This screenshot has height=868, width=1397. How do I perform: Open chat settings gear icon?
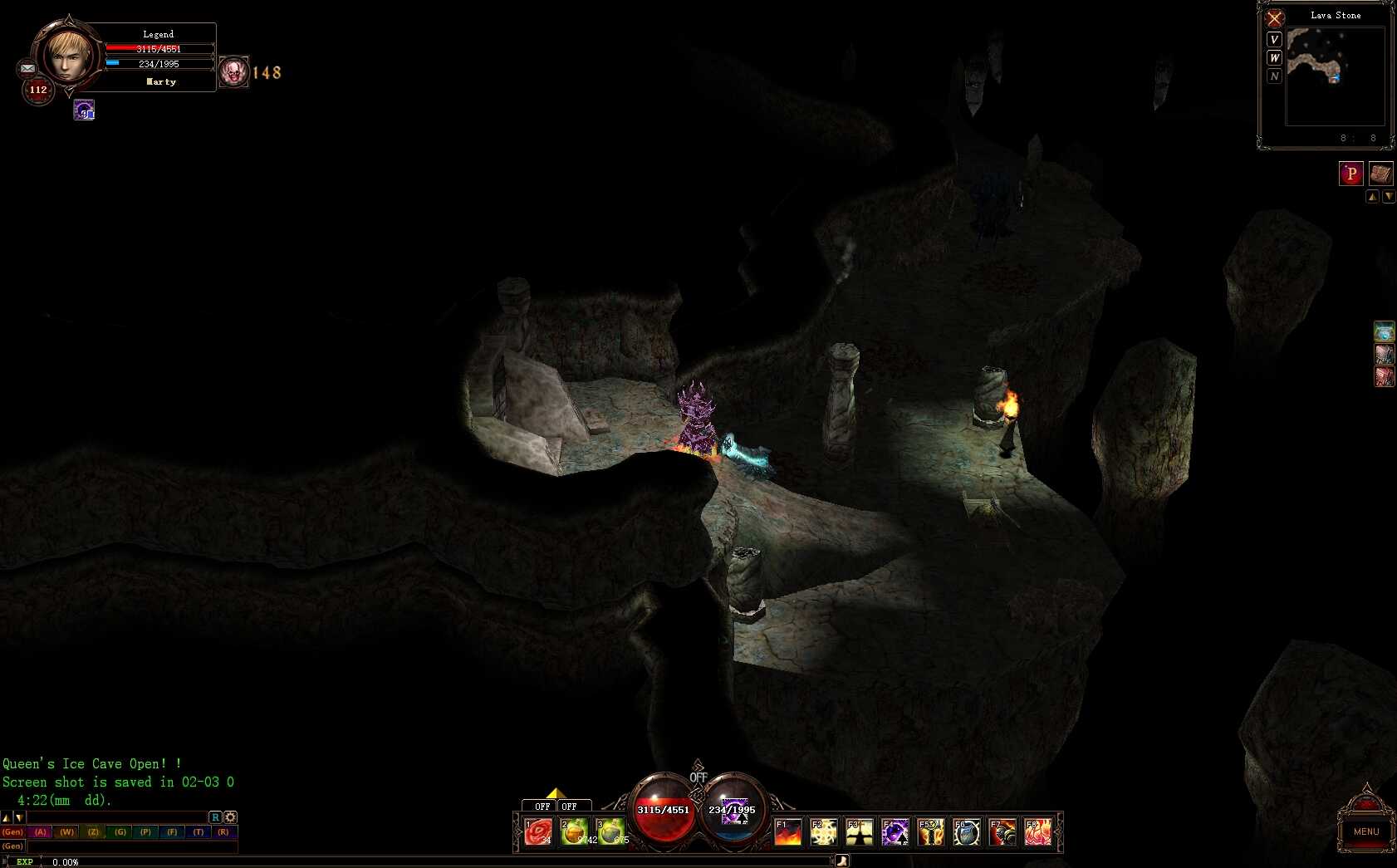click(x=230, y=817)
